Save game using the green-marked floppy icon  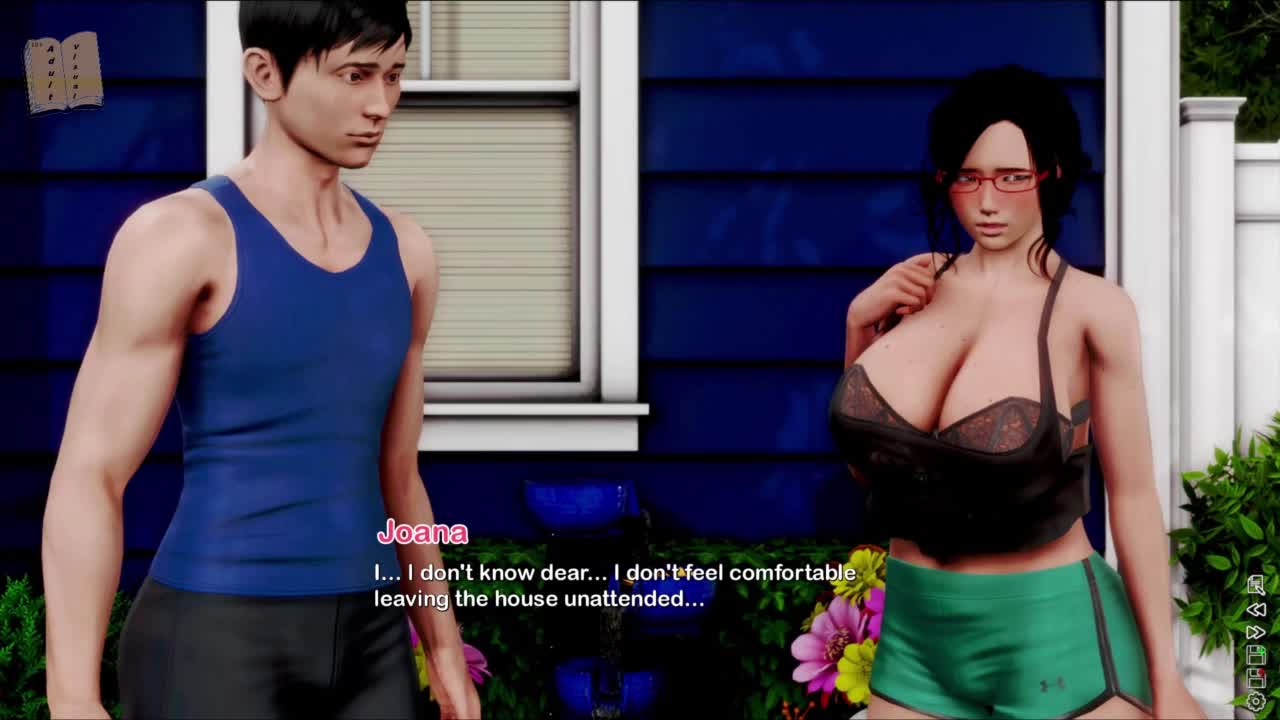coord(1256,656)
